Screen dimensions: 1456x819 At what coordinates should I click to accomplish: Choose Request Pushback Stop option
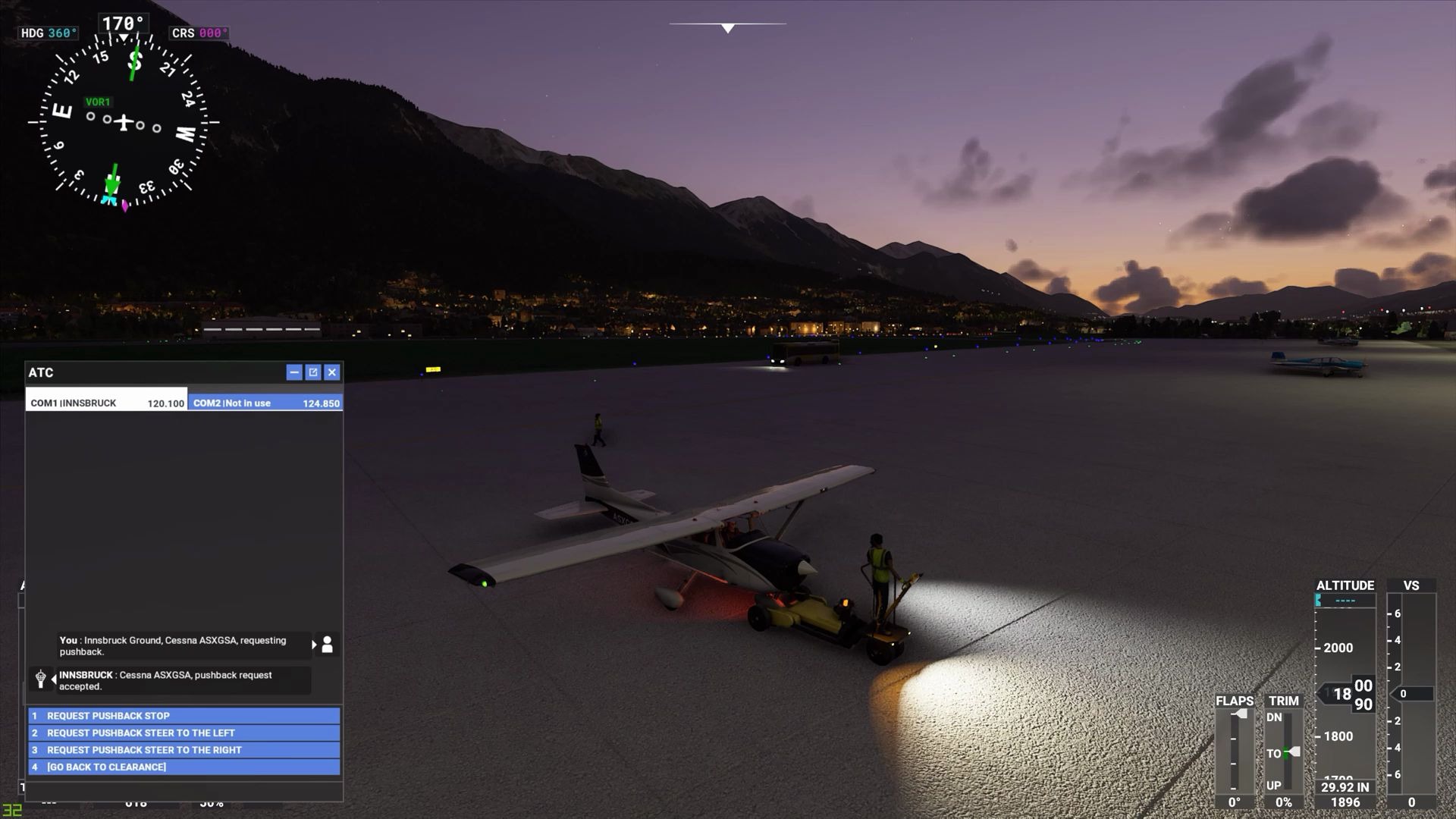click(184, 716)
